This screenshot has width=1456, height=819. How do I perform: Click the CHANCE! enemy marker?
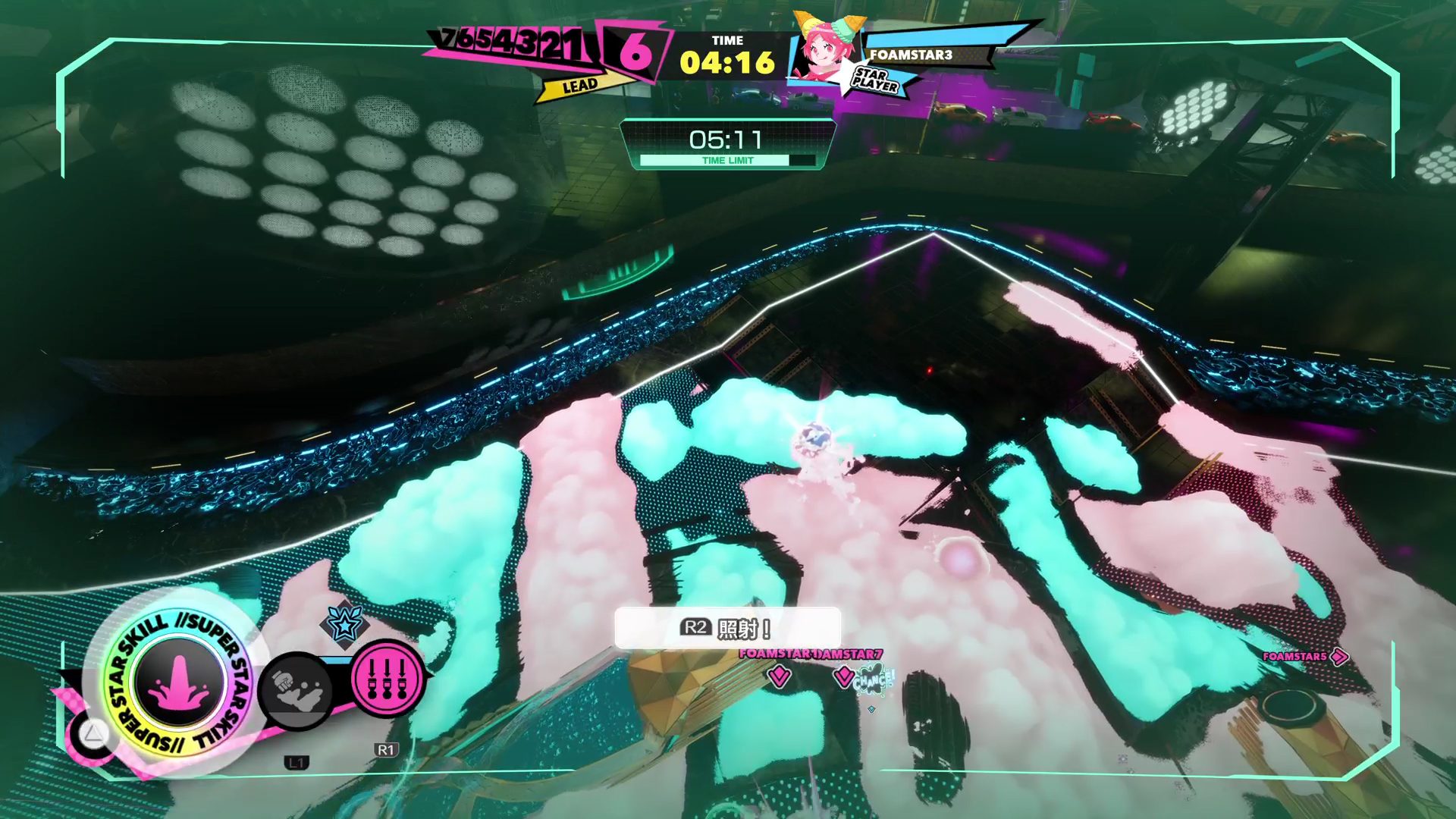[x=872, y=680]
